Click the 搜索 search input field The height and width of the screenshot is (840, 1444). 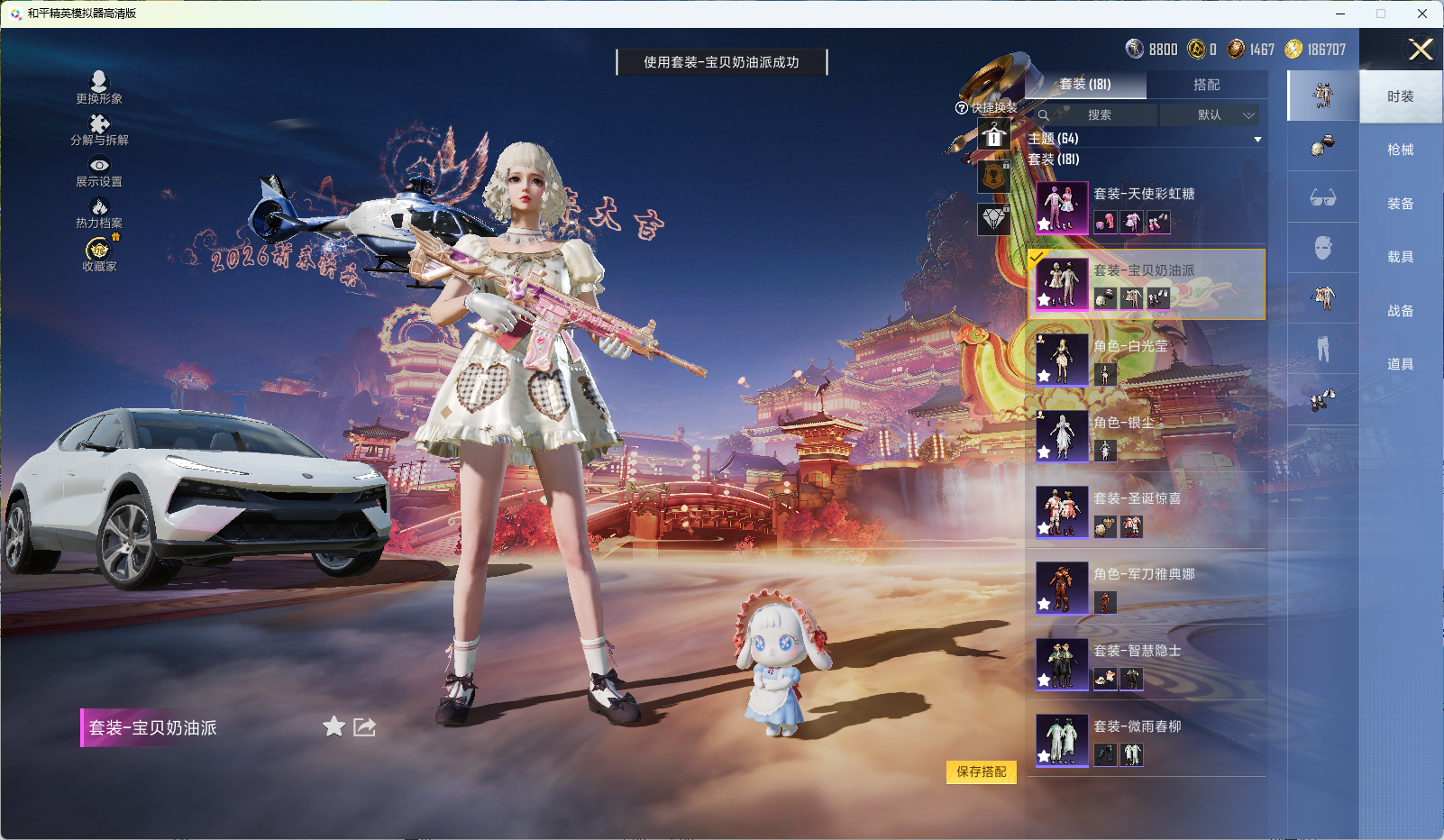[x=1100, y=115]
